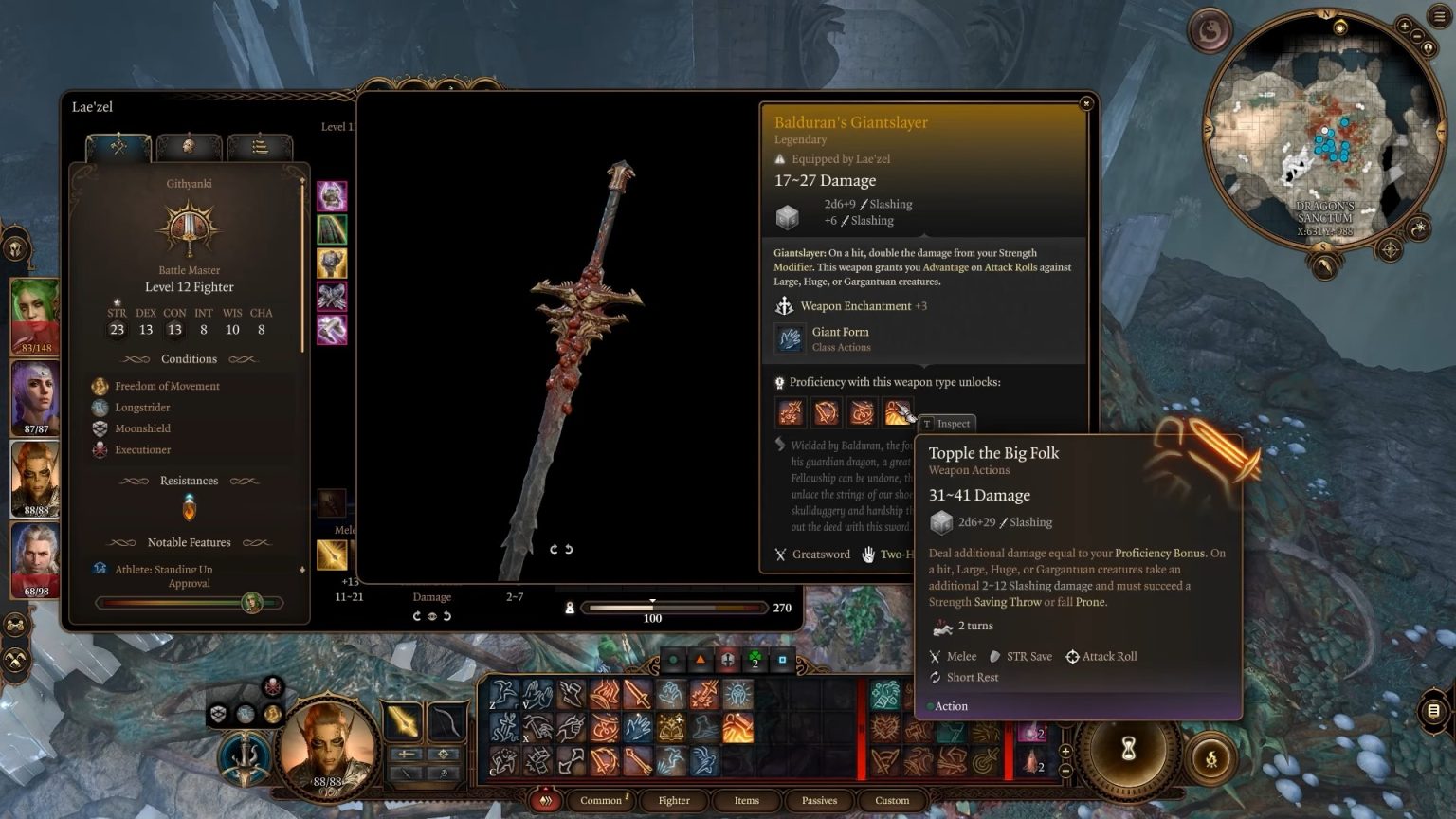
Task: Open the campfire rest button
Action: pyautogui.click(x=1210, y=757)
